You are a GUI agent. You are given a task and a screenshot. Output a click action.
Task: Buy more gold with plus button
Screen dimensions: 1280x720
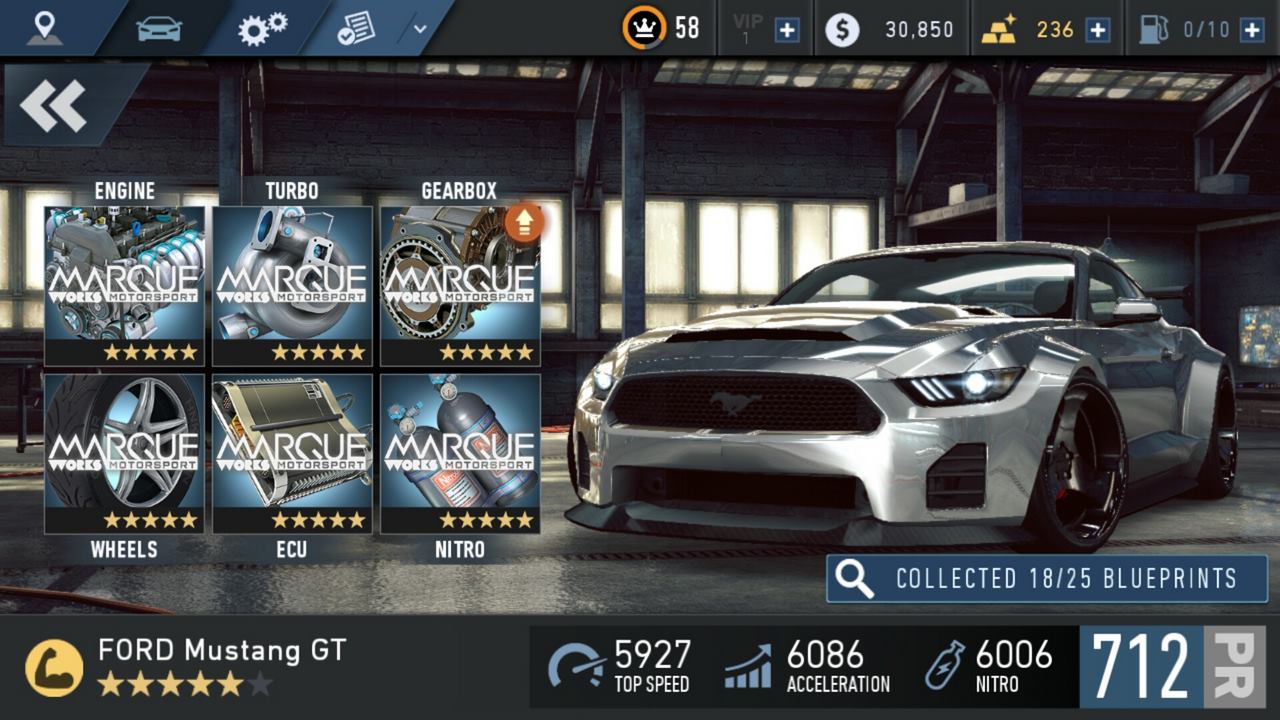[x=1098, y=29]
